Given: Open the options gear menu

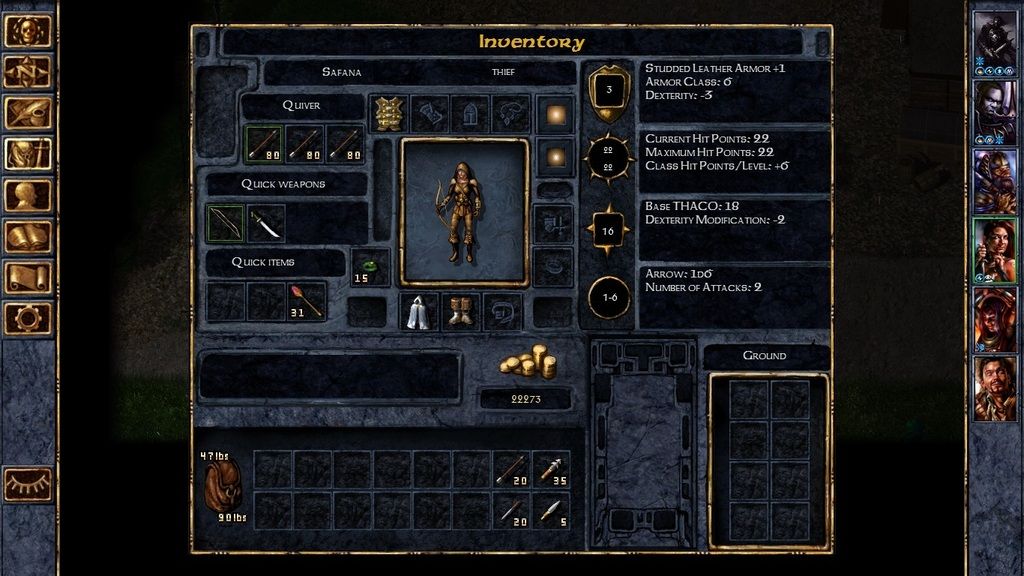Looking at the screenshot, I should click(x=27, y=318).
